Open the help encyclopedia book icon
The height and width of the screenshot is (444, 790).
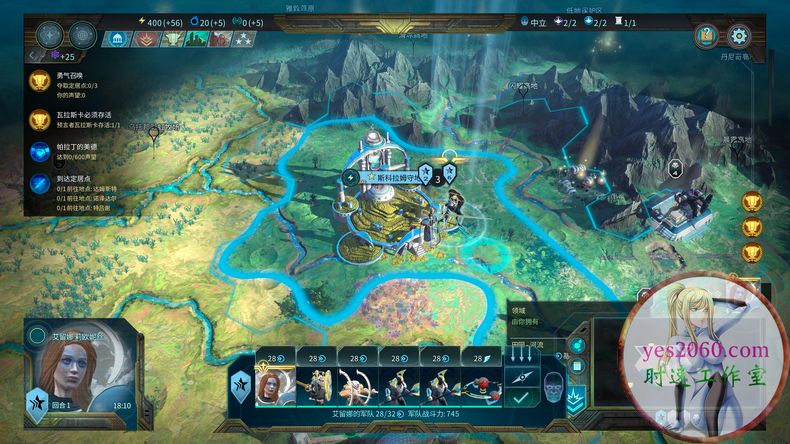tap(706, 36)
